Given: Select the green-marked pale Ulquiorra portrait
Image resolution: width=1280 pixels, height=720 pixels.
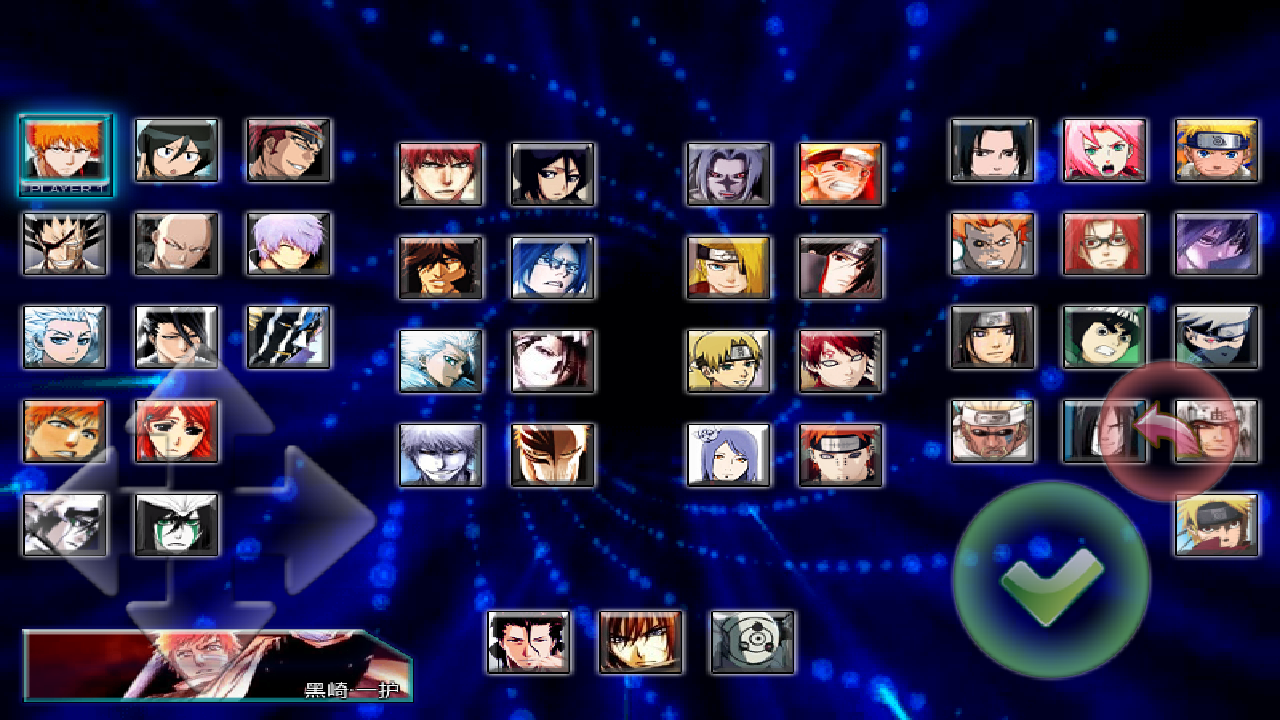Looking at the screenshot, I should (177, 524).
